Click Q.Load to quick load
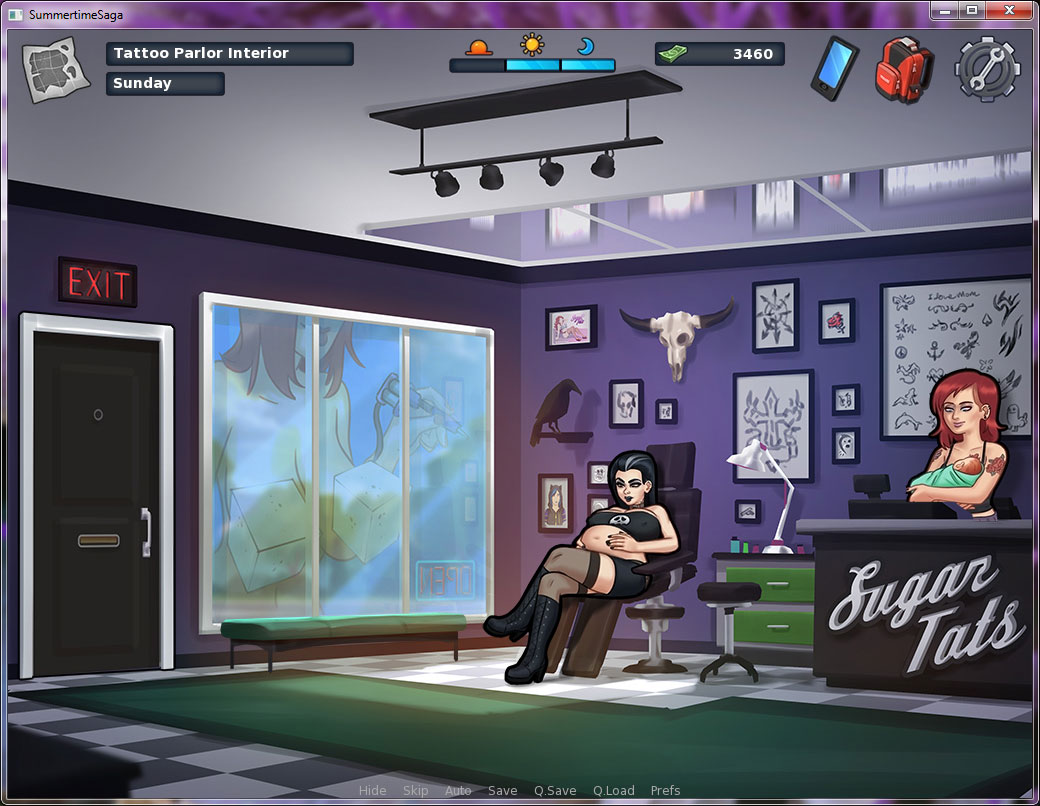The height and width of the screenshot is (806, 1040). (613, 791)
